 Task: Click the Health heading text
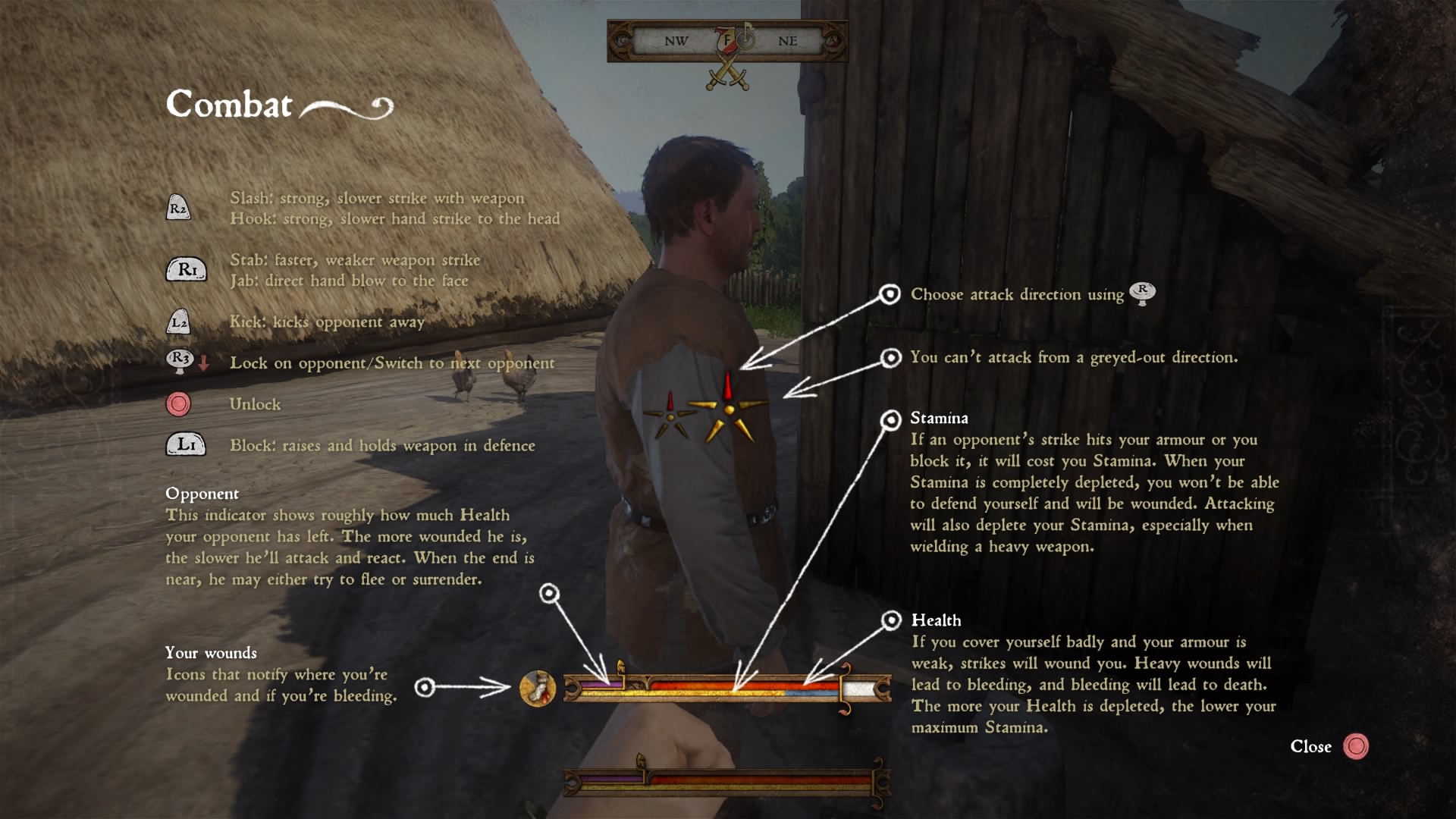click(x=935, y=620)
